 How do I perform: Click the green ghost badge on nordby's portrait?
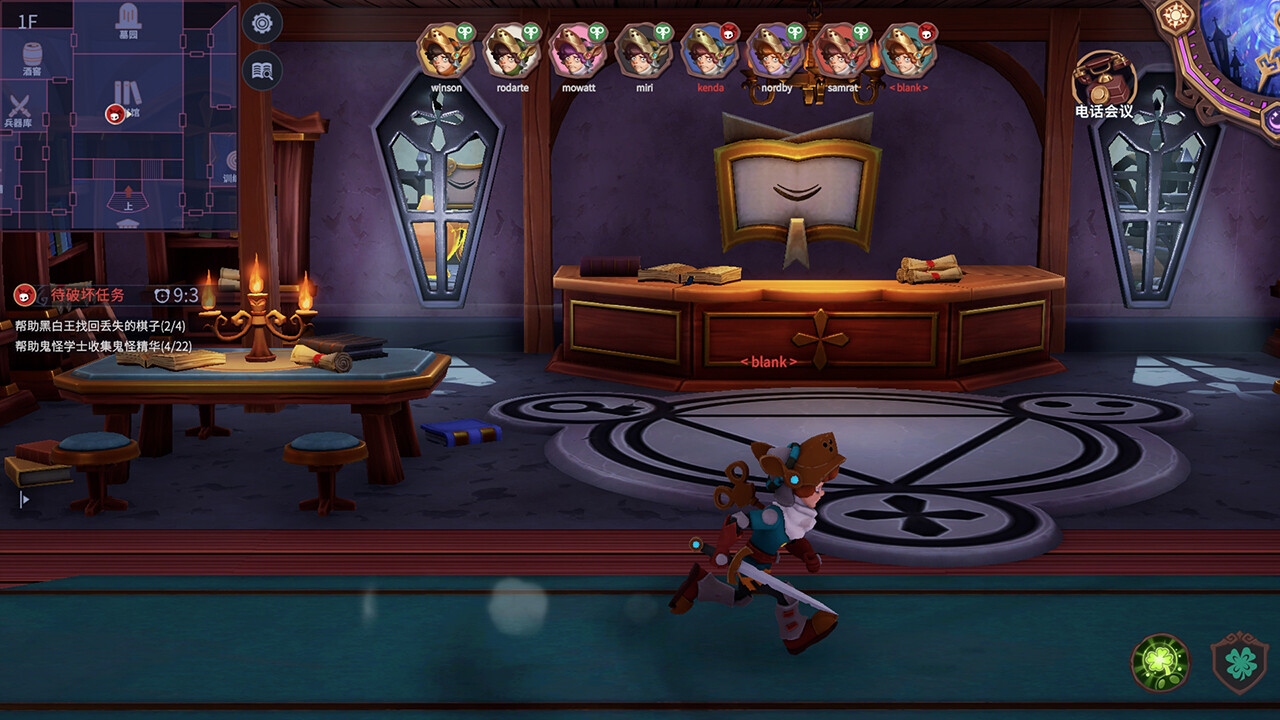(x=797, y=31)
